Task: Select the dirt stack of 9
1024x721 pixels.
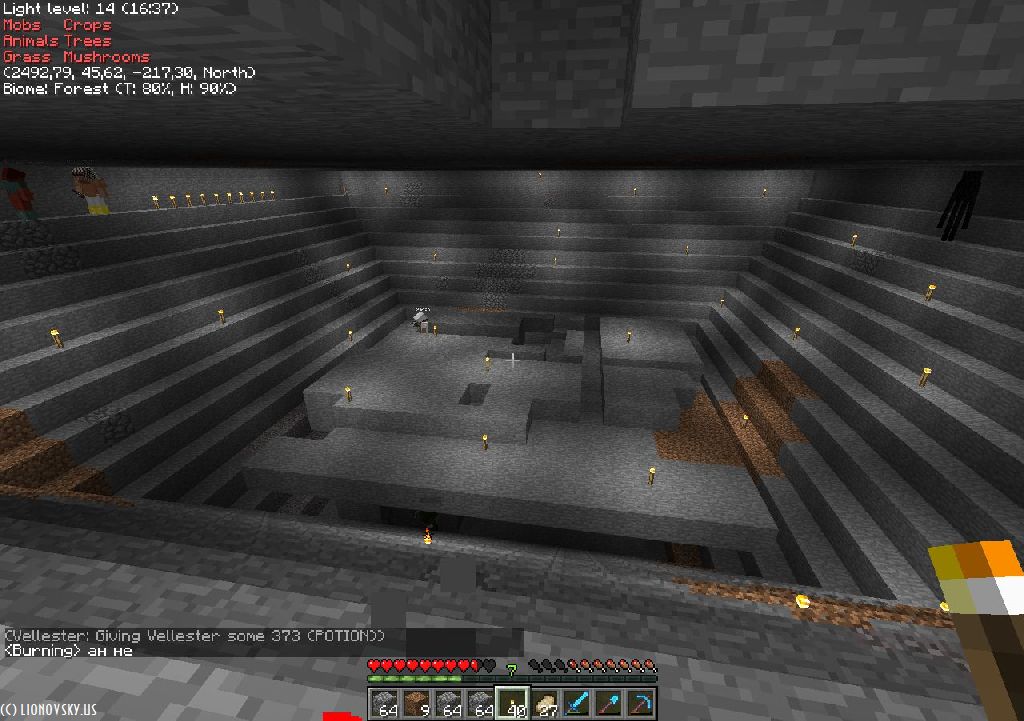Action: (417, 704)
